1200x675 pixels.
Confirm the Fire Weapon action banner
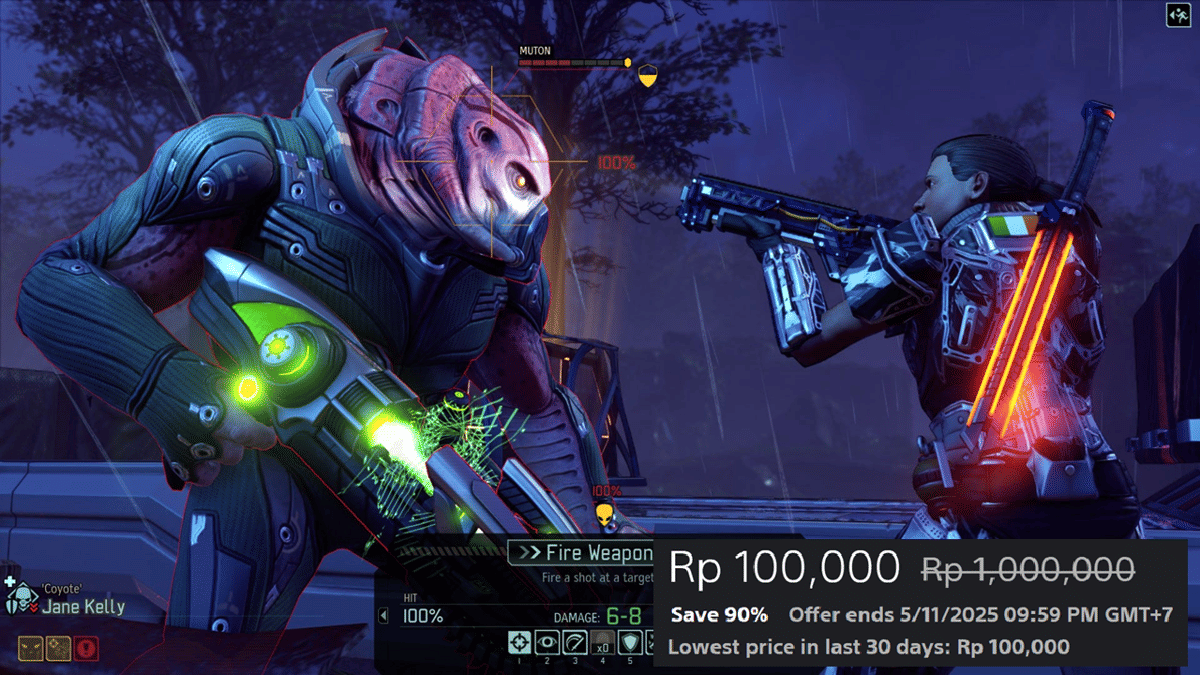coord(580,553)
